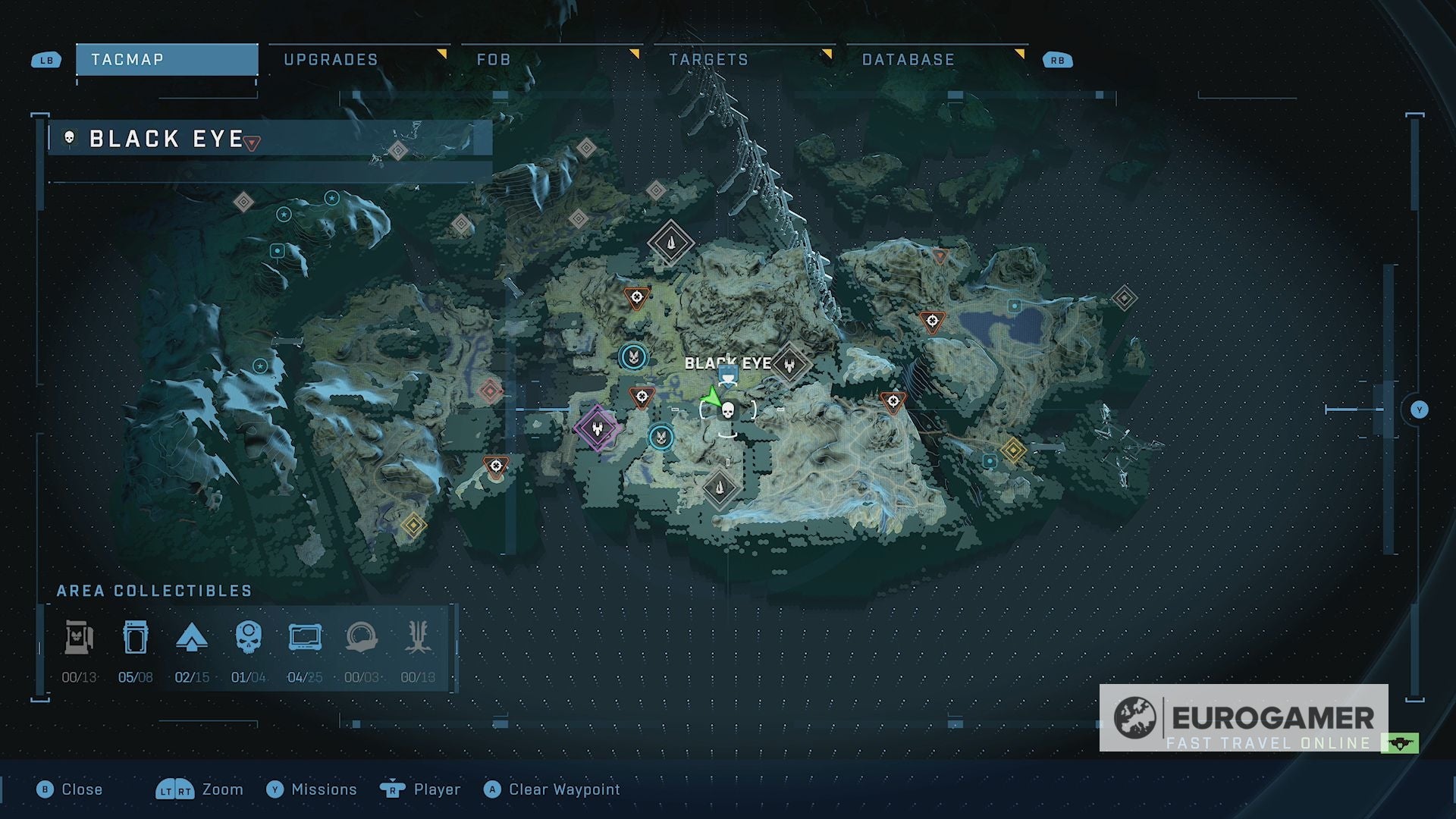Select the skull marker labeled Black Eye
The width and height of the screenshot is (1456, 819).
coord(727,408)
